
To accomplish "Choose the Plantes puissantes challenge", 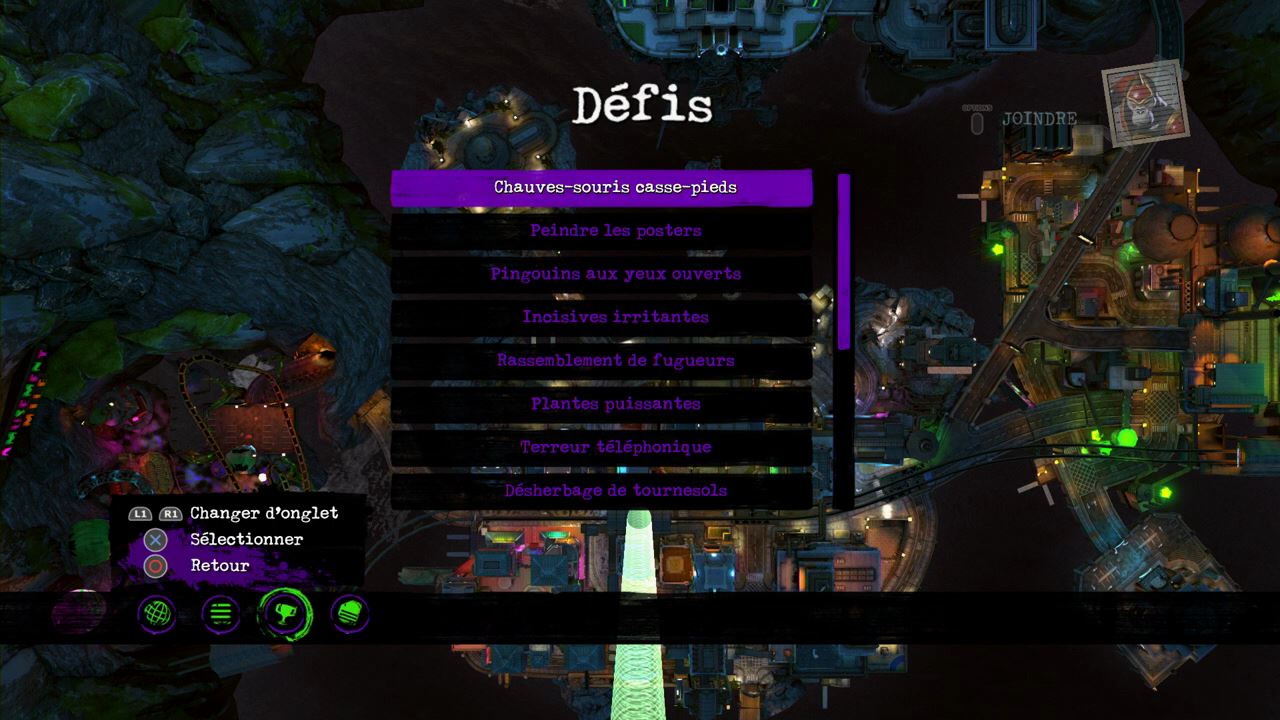I will coord(601,404).
